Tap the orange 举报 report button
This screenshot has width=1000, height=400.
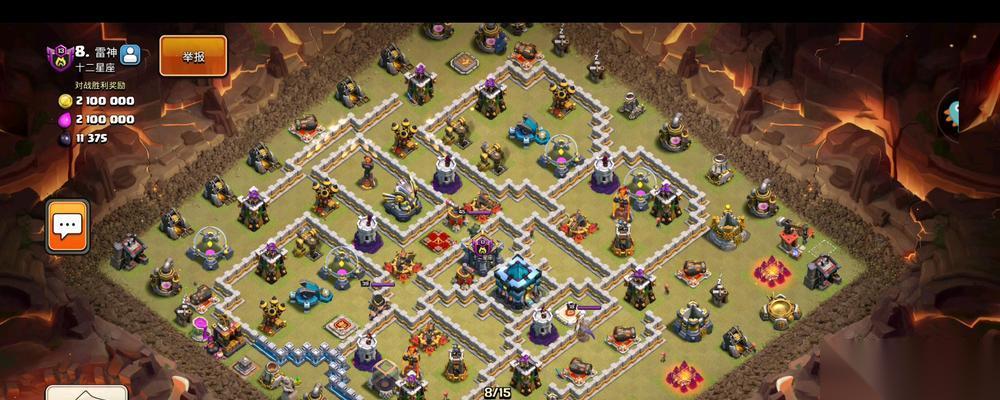pos(193,56)
